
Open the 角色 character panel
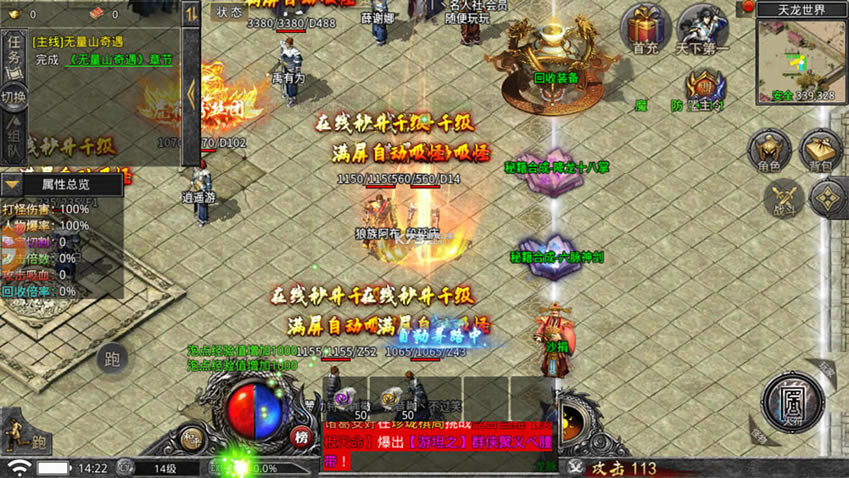[x=769, y=152]
